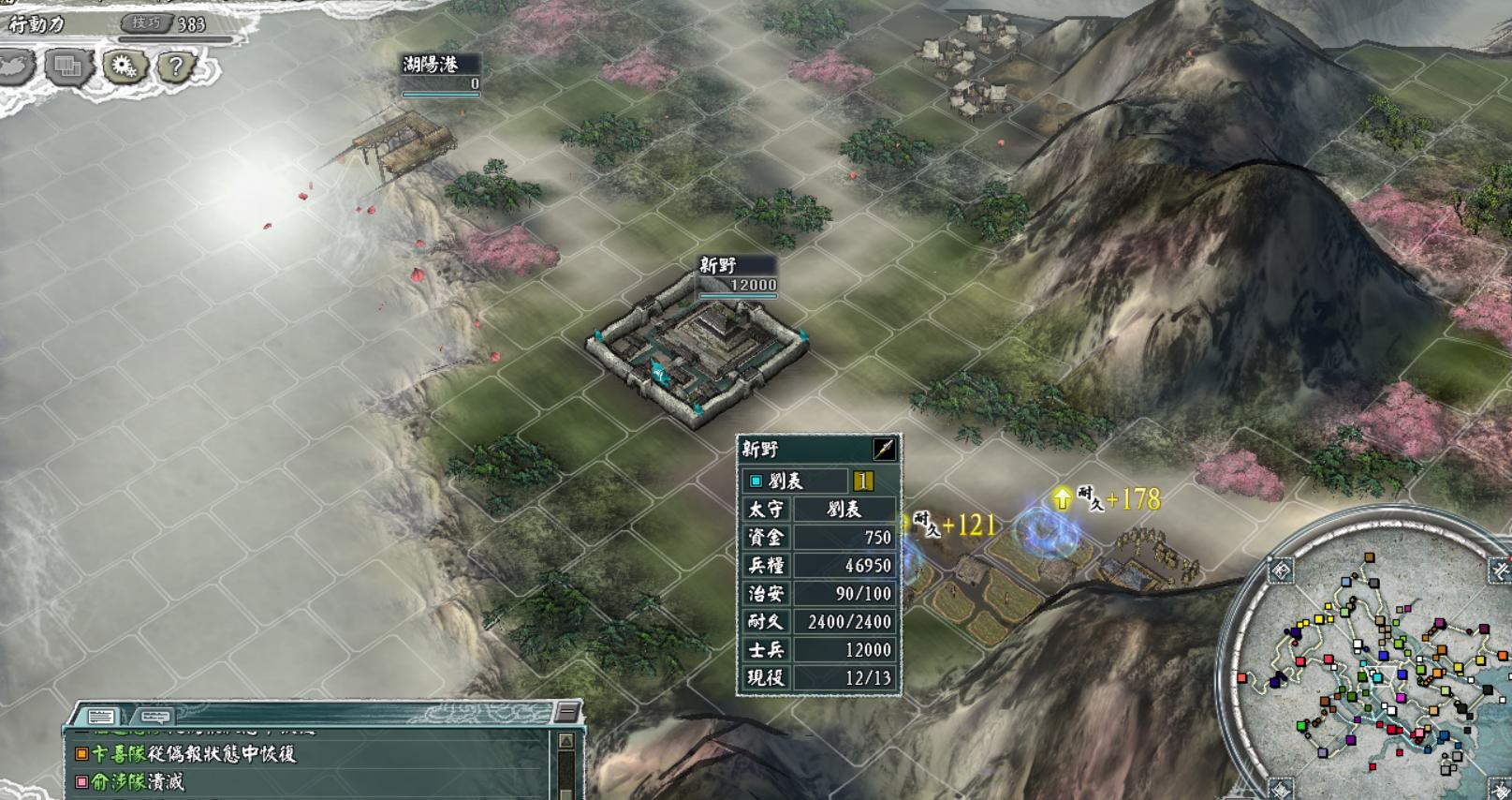1512x800 pixels.
Task: Click the circular minimap
Action: click(1376, 665)
